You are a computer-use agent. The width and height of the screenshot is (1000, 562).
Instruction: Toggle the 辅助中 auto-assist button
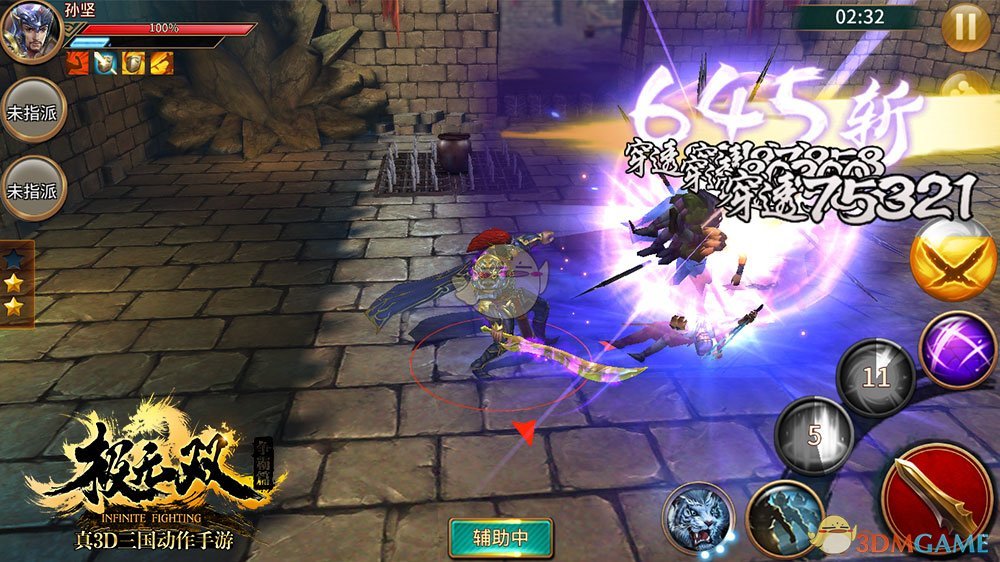tap(501, 537)
